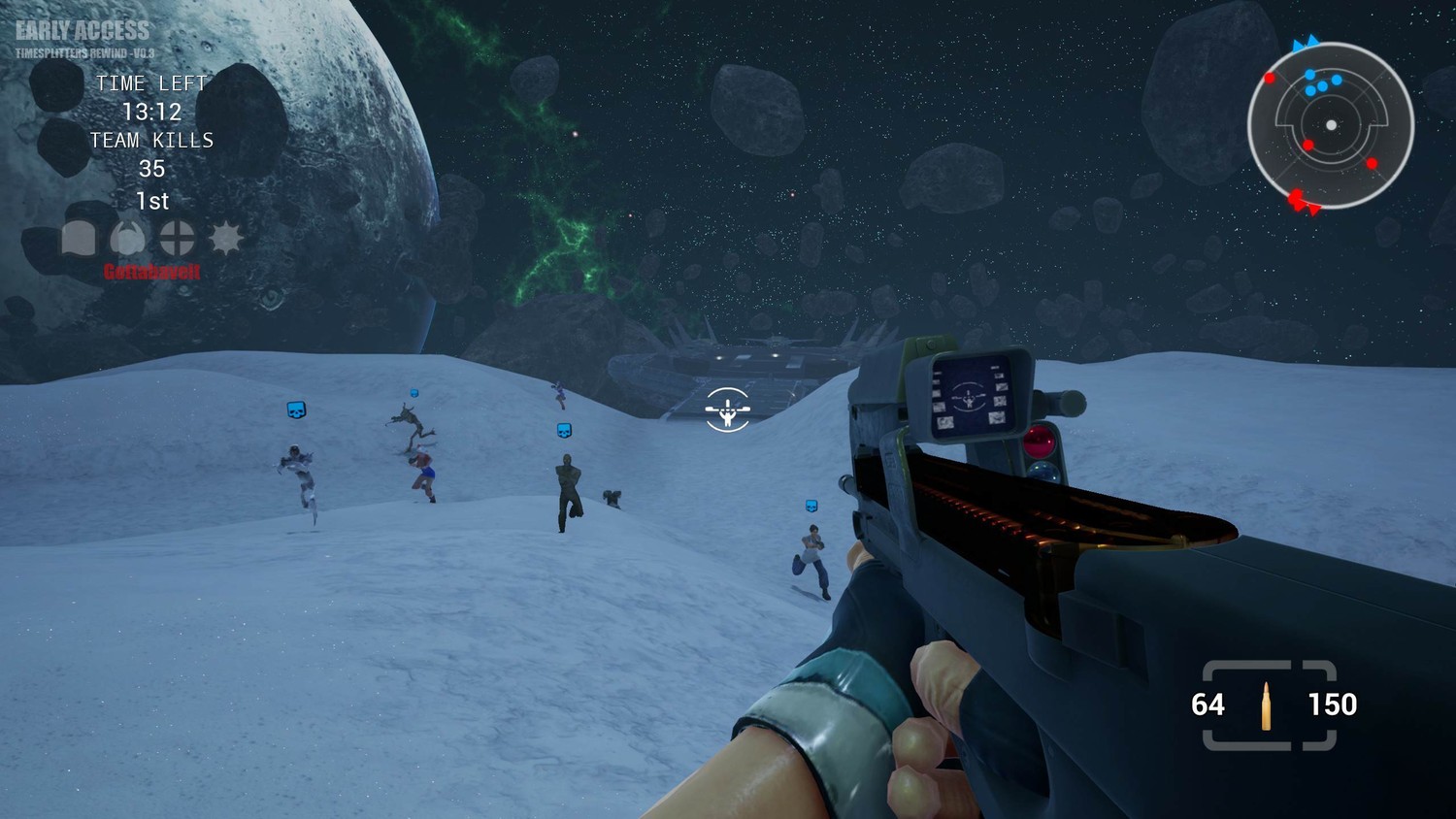Image resolution: width=1456 pixels, height=819 pixels.
Task: Select the crosshair circle HUD icon
Action: coord(177,238)
